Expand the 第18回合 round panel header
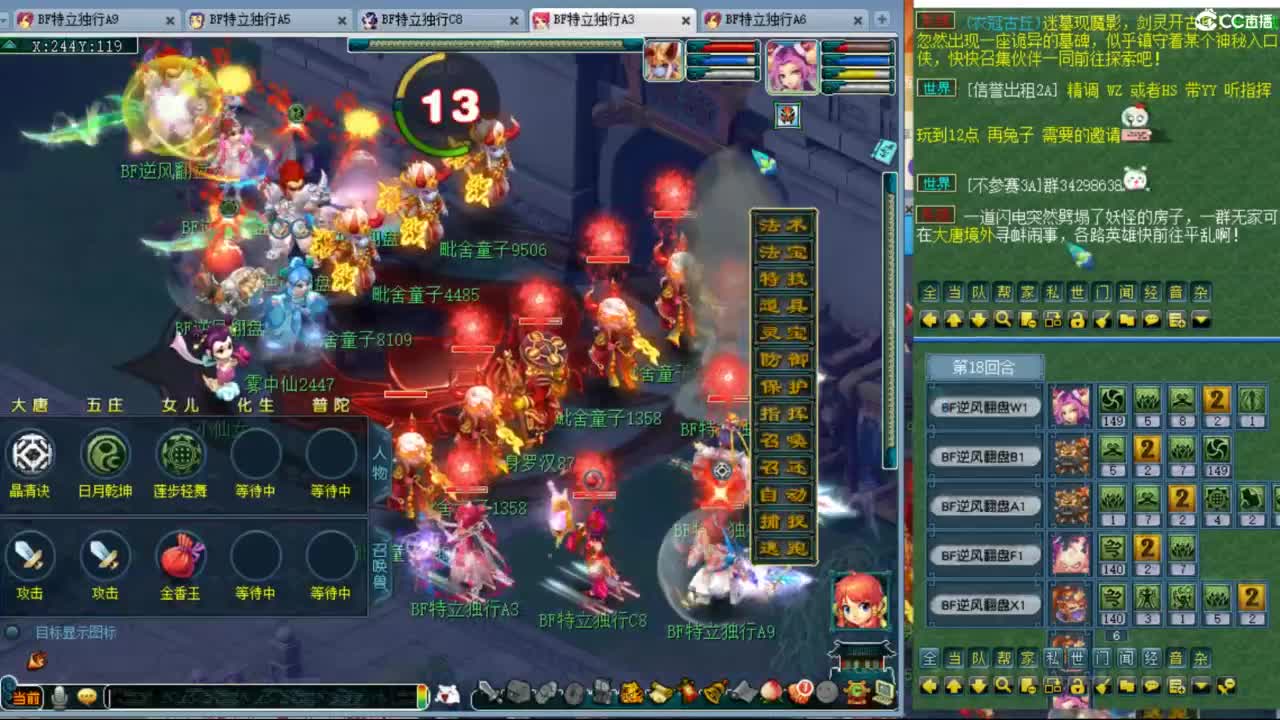Screen dimensions: 1280x720 coord(985,366)
